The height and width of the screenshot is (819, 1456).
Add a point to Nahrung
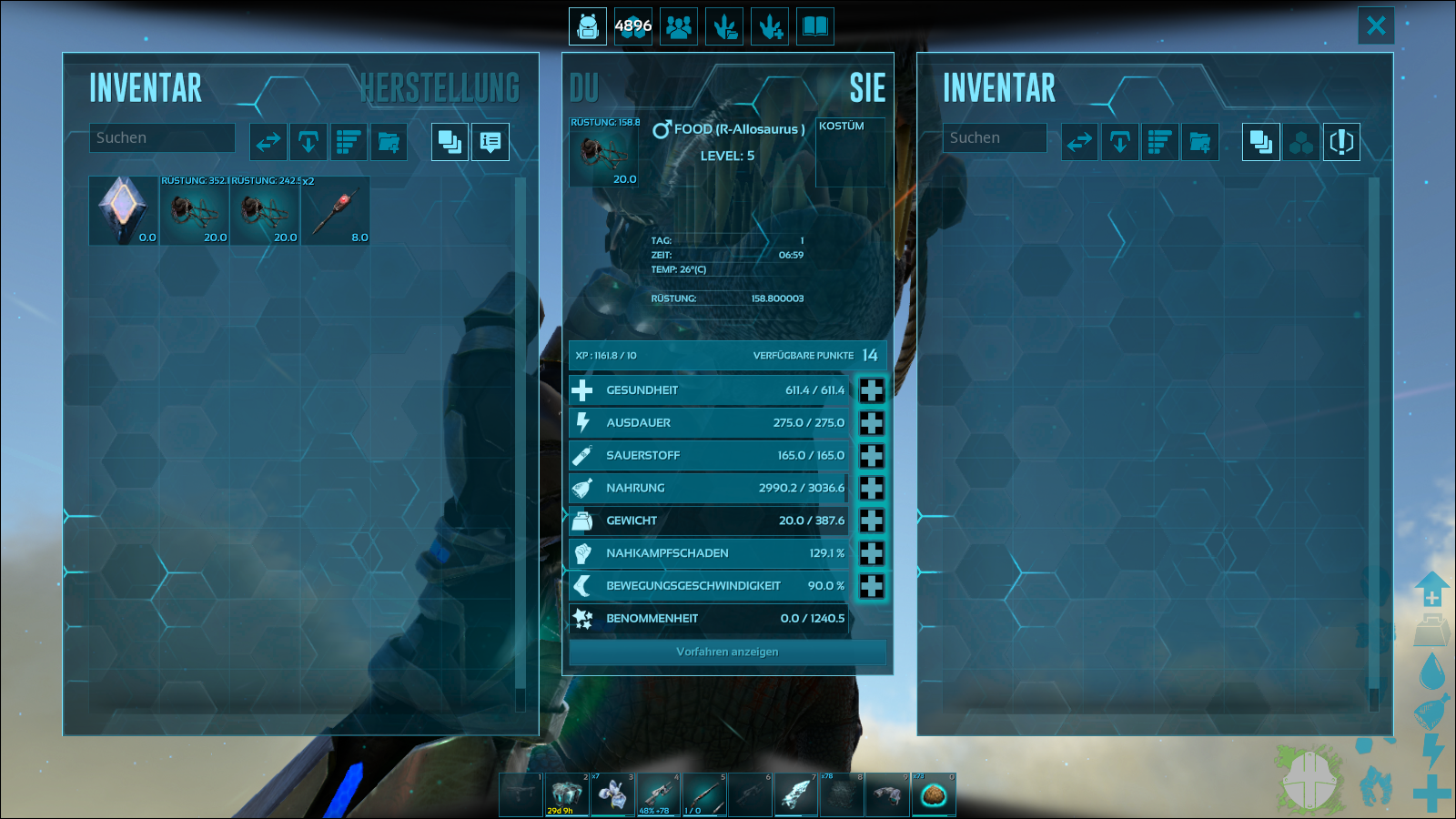[871, 489]
